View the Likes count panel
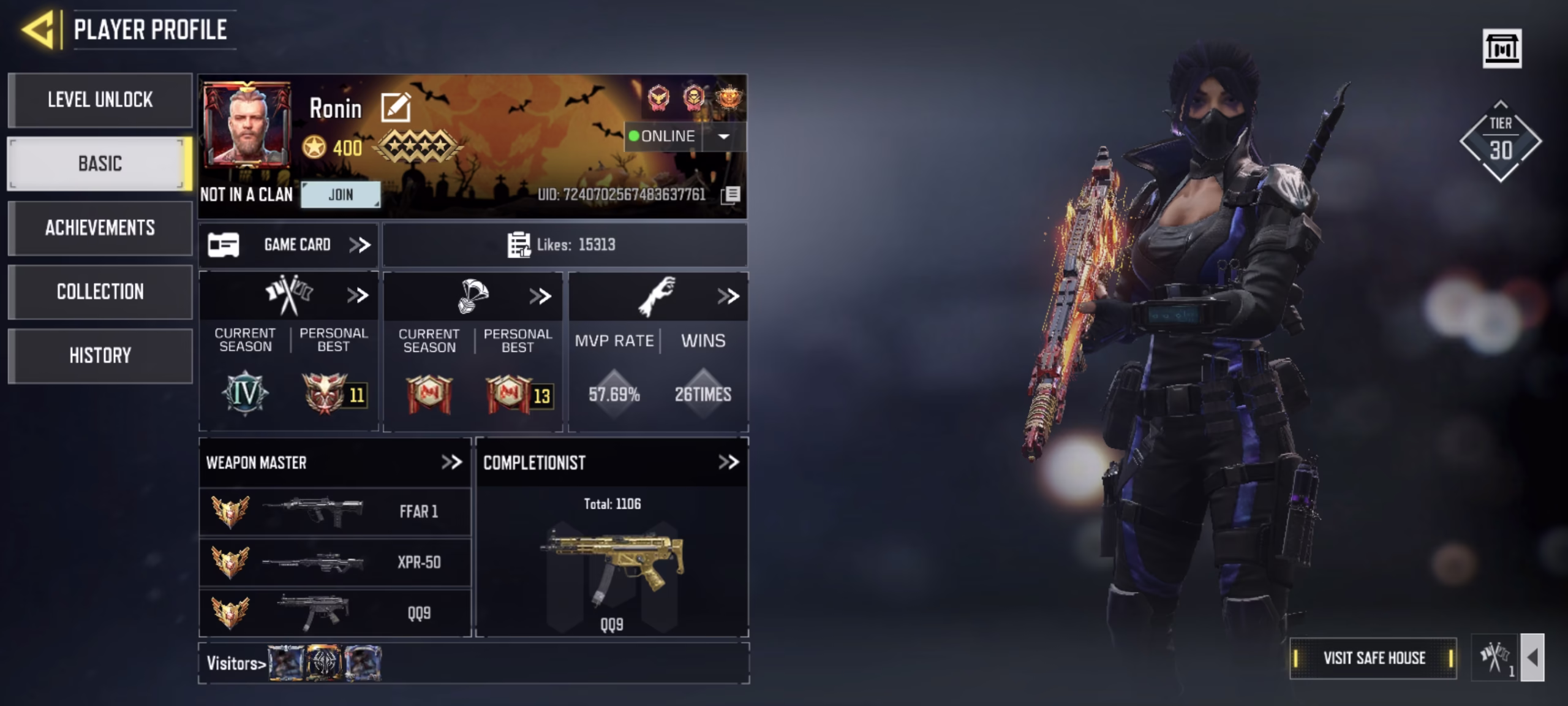 (x=563, y=245)
